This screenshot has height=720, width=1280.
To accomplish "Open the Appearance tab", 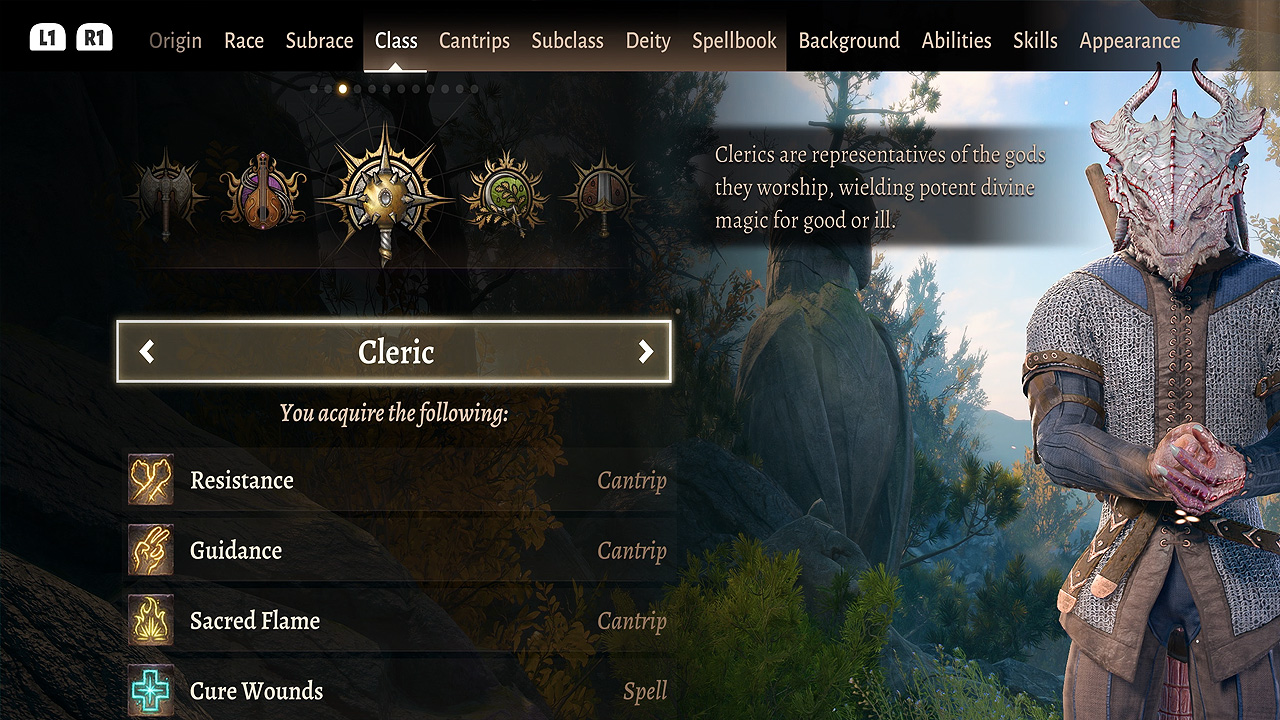I will pyautogui.click(x=1130, y=41).
